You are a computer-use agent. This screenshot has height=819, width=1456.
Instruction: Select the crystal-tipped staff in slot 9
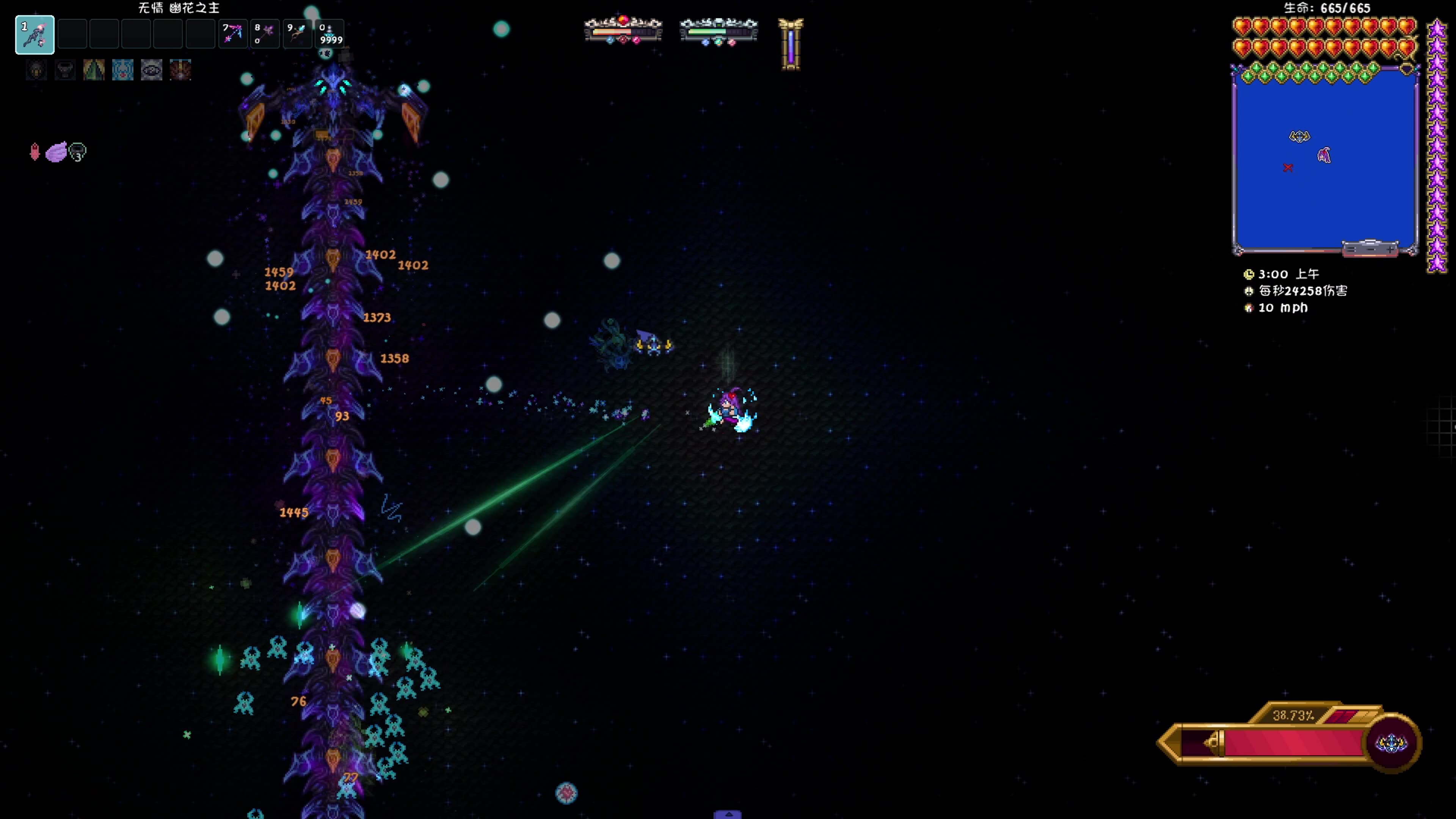pos(297,34)
